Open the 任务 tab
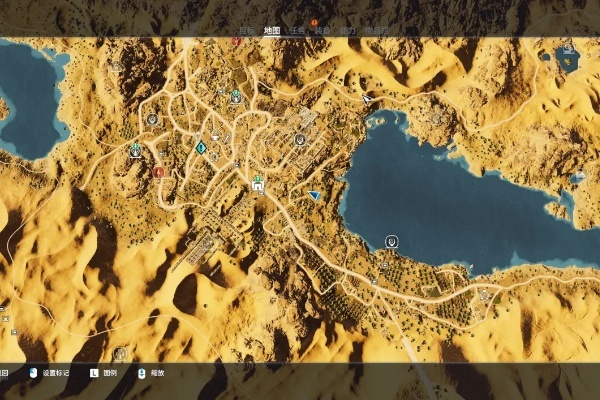The height and width of the screenshot is (400, 600). tap(297, 30)
